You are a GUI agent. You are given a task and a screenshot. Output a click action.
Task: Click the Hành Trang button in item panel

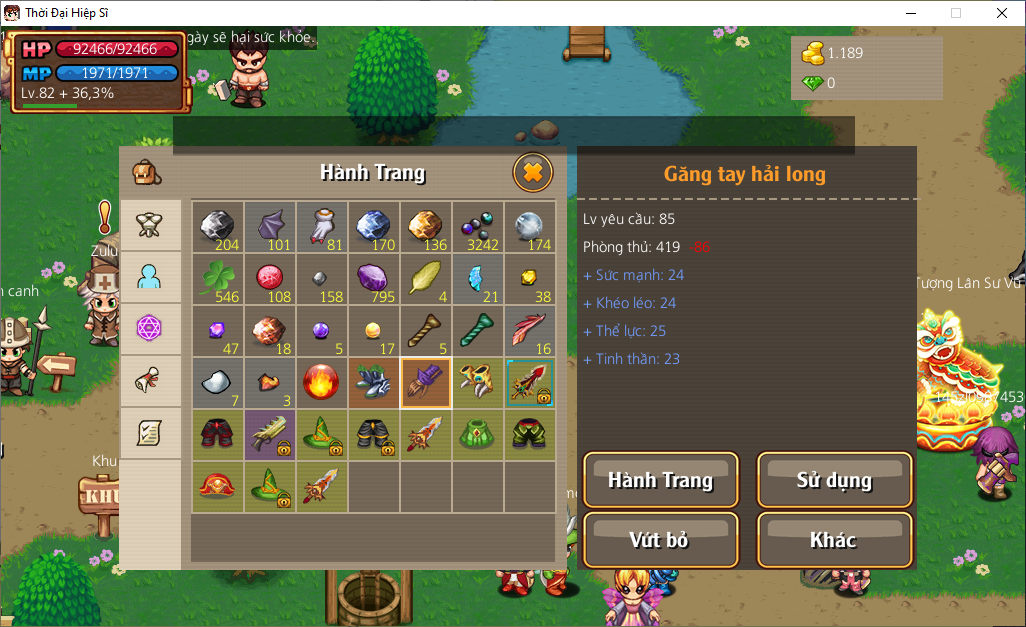(x=660, y=480)
